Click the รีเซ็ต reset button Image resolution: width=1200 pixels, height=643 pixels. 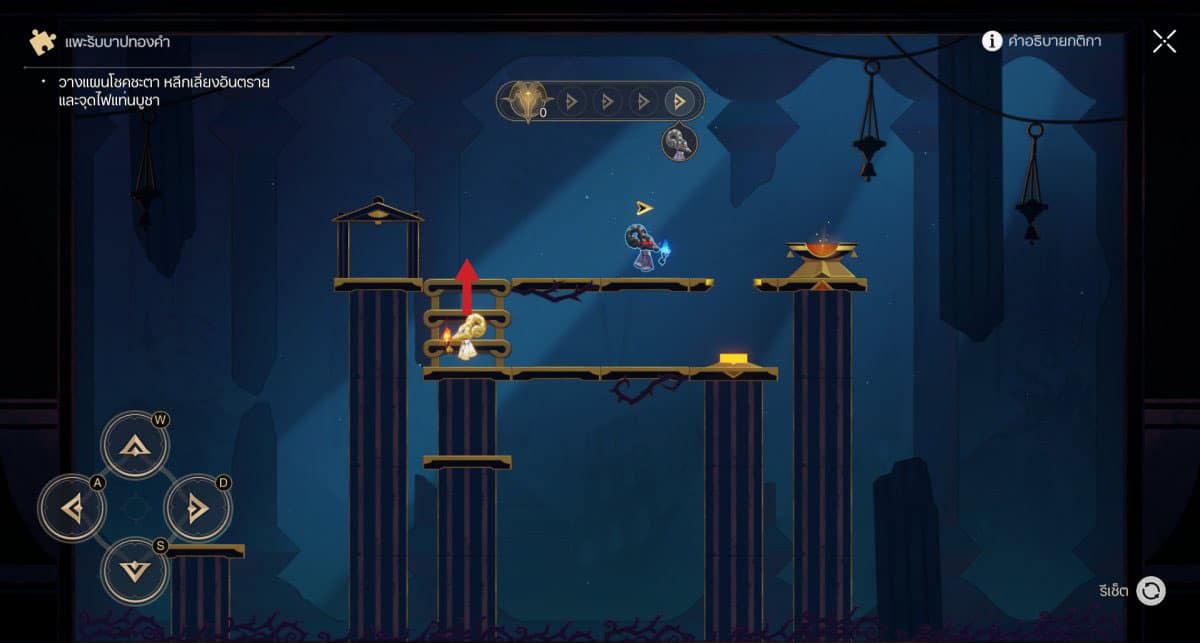(x=1151, y=591)
